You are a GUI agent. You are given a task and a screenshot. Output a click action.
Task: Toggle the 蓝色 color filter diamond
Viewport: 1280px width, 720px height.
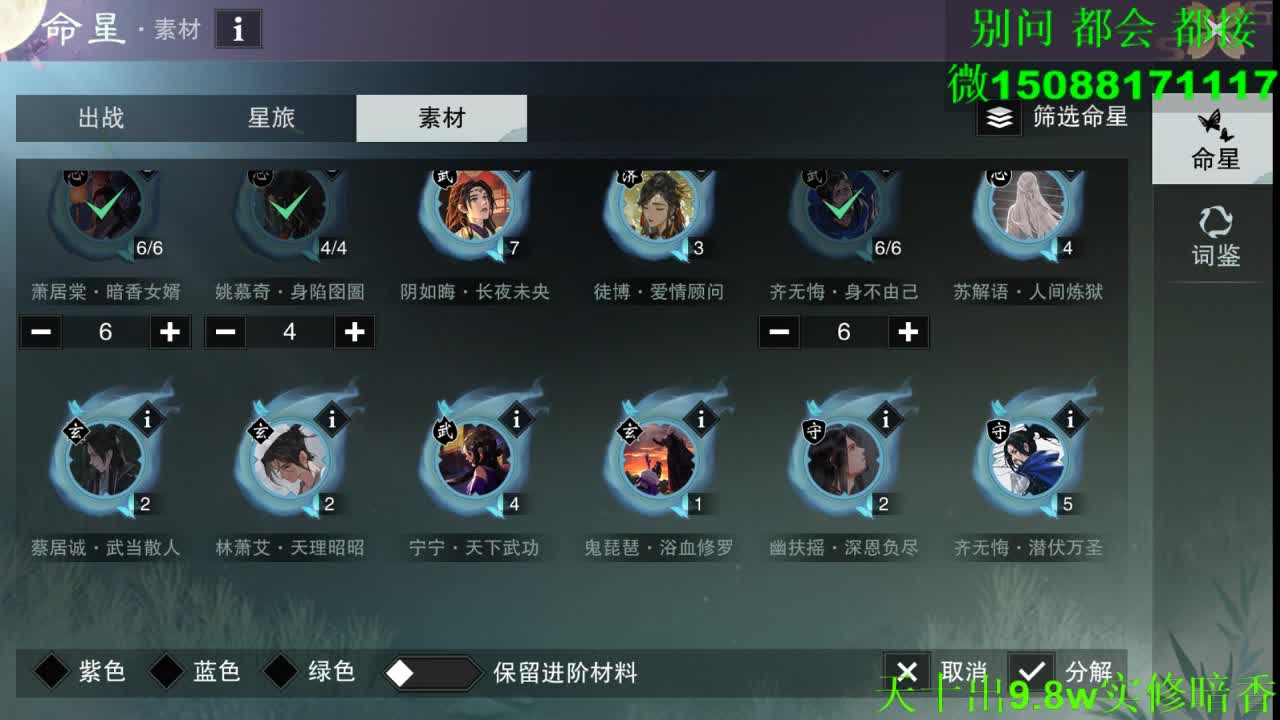(165, 673)
